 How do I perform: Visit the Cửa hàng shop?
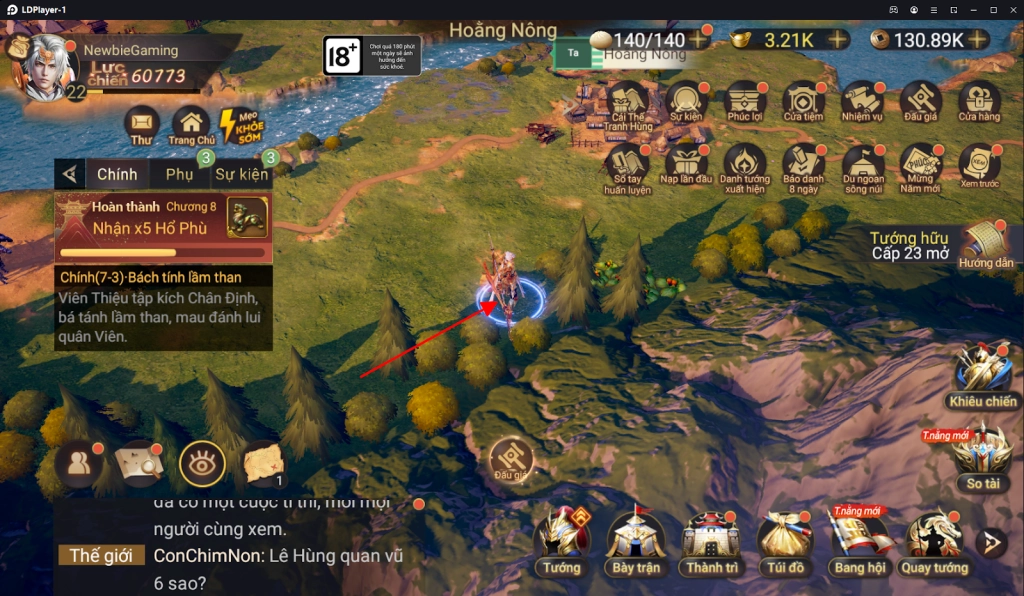point(979,102)
